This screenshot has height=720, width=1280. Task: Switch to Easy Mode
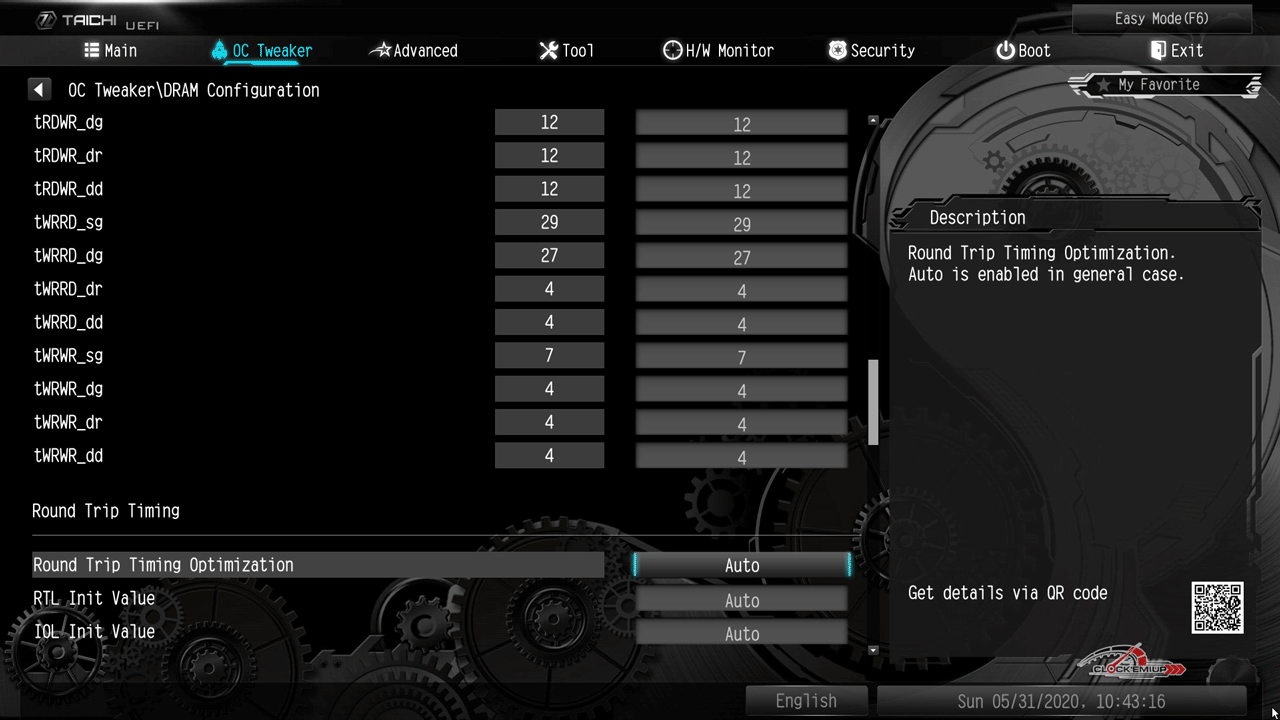(x=1161, y=19)
